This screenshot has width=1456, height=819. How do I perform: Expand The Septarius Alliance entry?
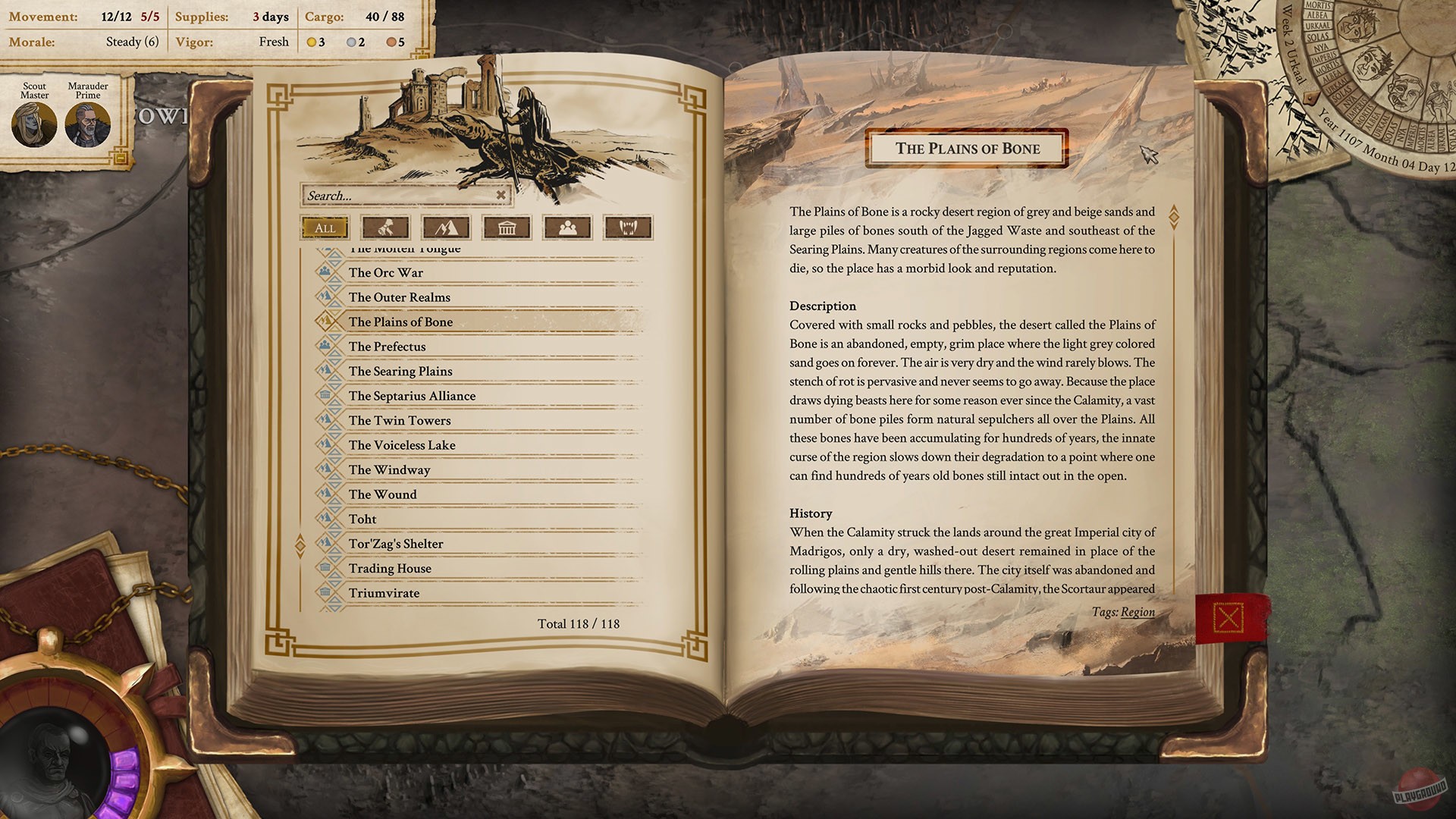click(412, 395)
